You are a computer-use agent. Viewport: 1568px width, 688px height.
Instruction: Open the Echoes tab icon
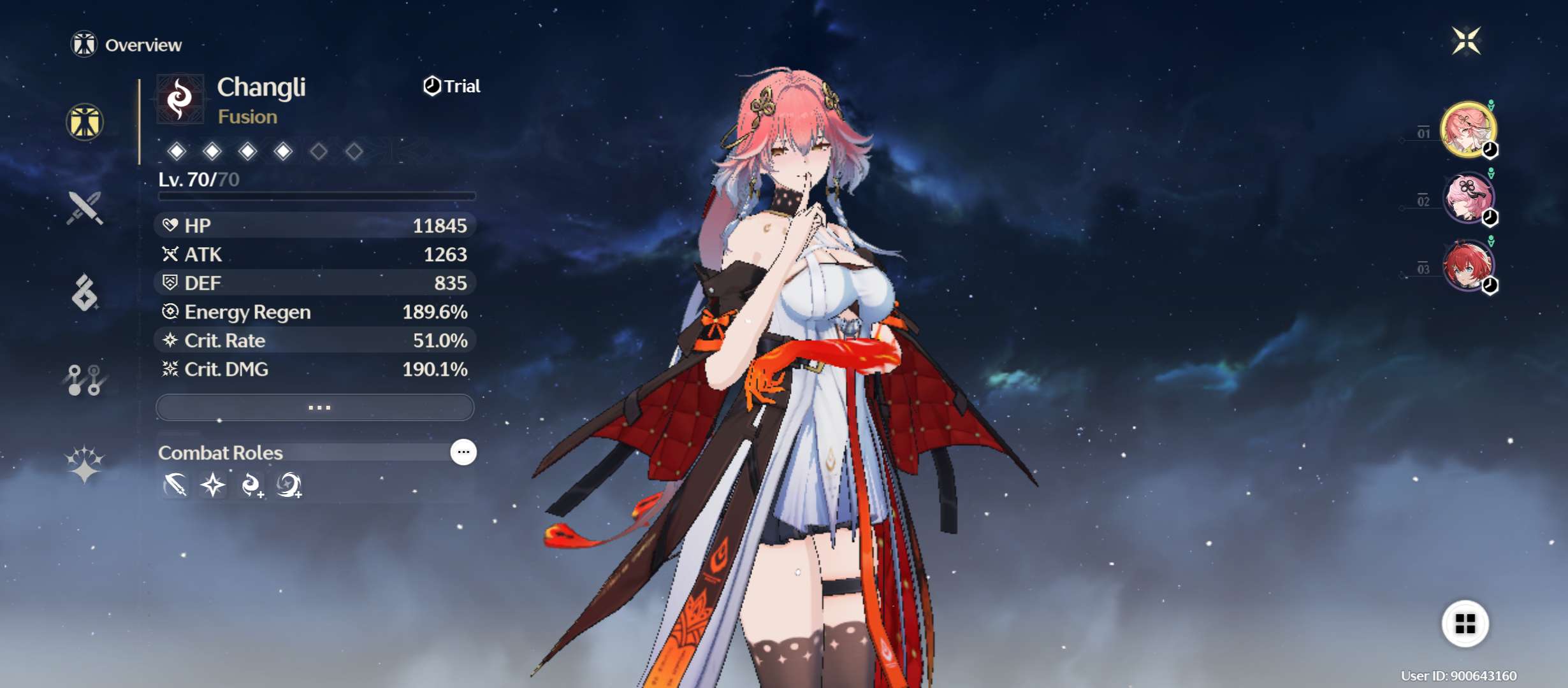(85, 293)
